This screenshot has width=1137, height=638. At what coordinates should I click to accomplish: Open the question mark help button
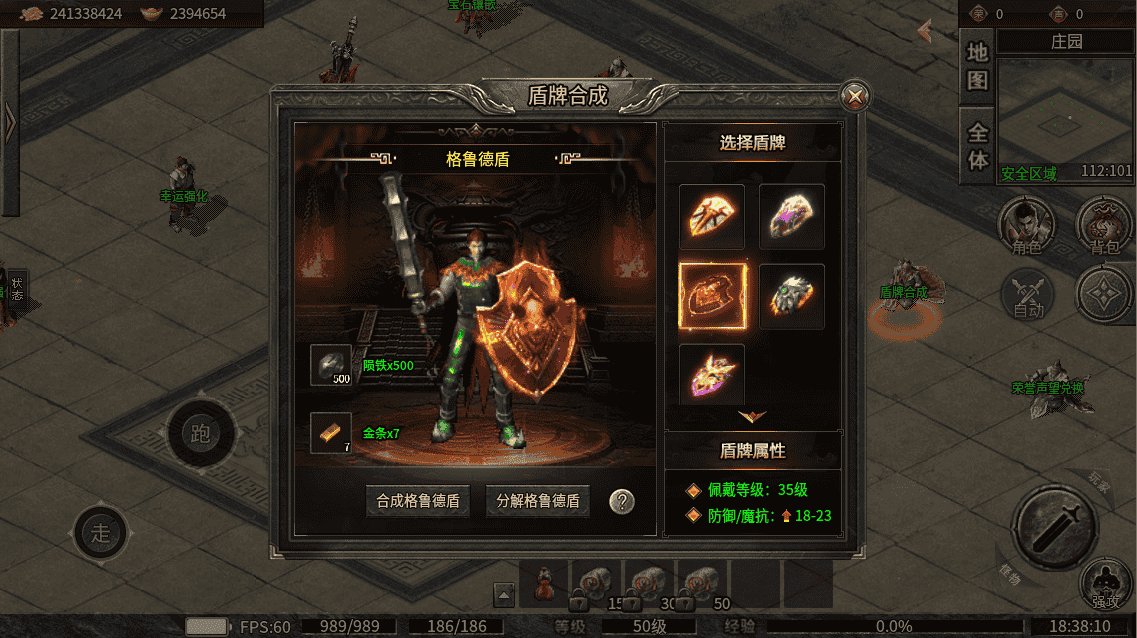622,501
